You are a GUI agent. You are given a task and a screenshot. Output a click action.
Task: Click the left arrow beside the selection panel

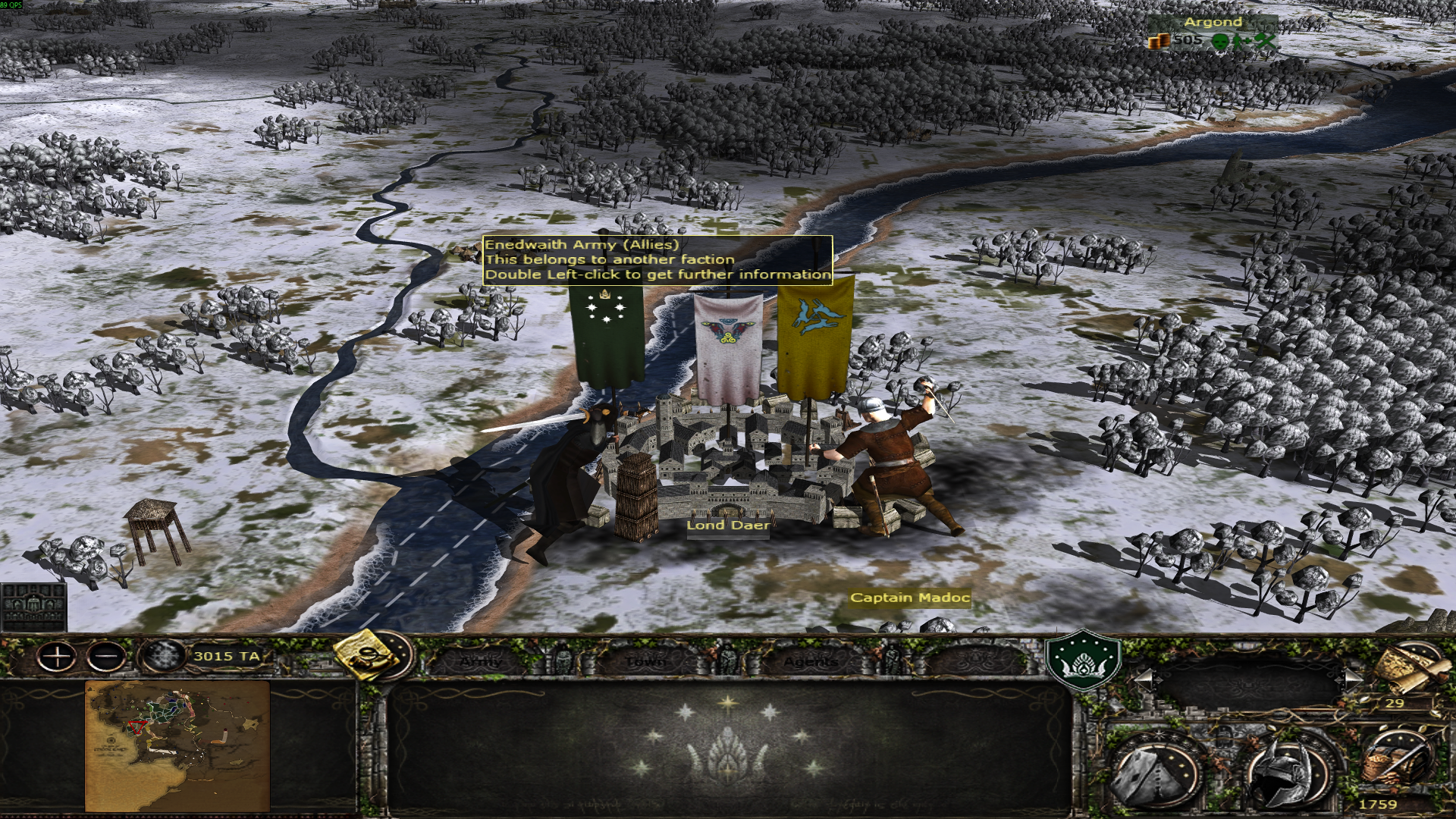click(x=1144, y=680)
